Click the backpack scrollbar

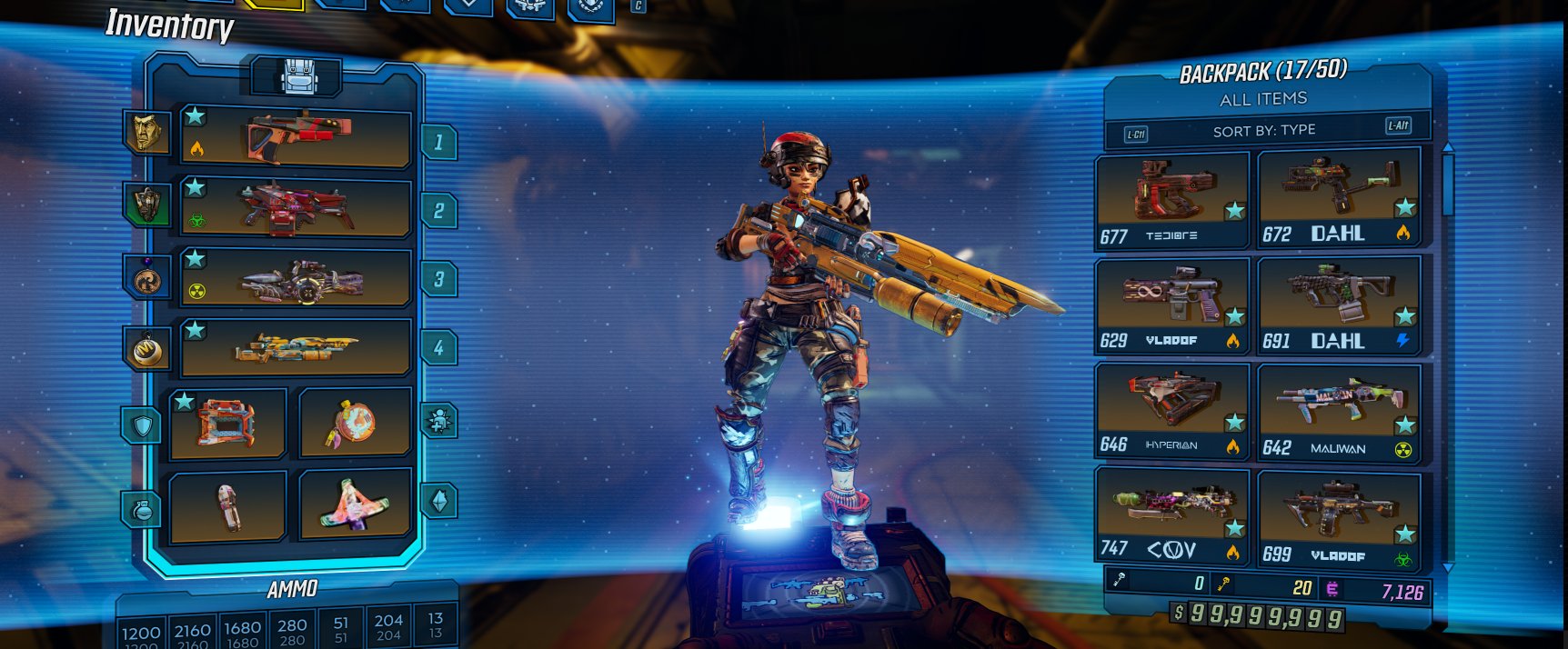click(x=1448, y=185)
